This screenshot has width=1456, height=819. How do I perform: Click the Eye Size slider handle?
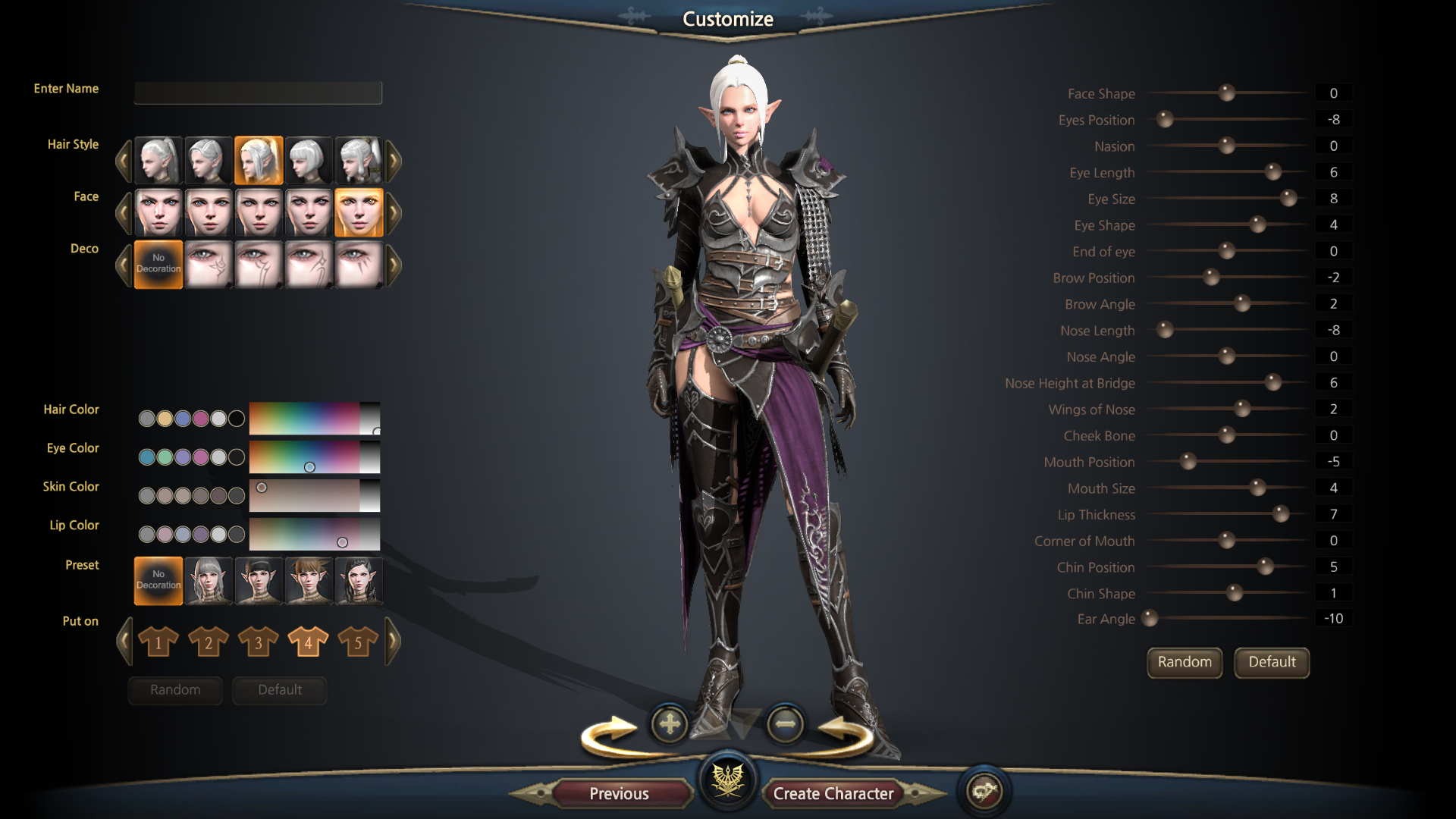(x=1288, y=199)
